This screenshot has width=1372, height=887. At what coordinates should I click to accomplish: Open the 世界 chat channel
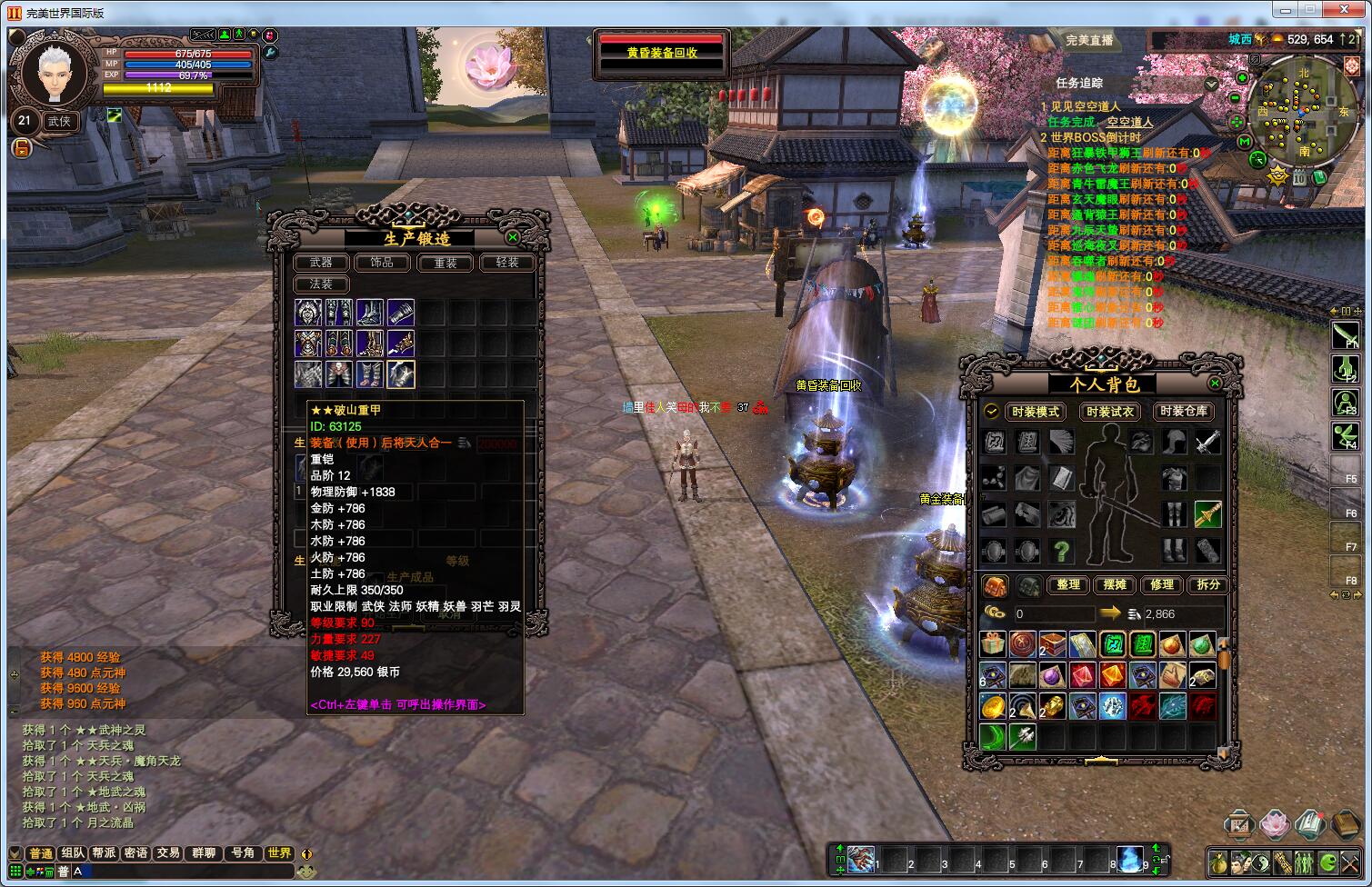[279, 853]
